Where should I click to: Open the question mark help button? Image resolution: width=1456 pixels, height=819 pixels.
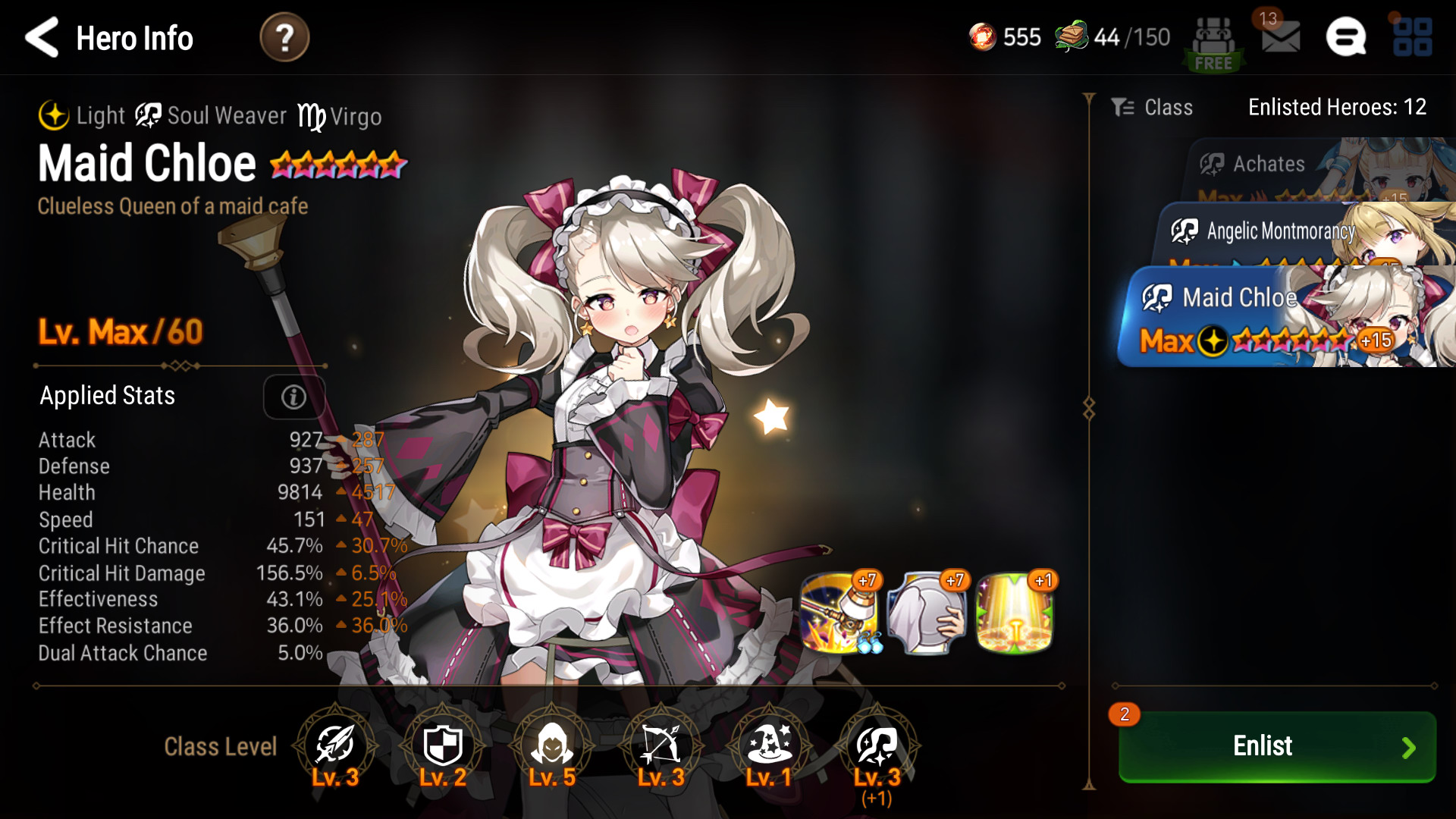point(284,38)
